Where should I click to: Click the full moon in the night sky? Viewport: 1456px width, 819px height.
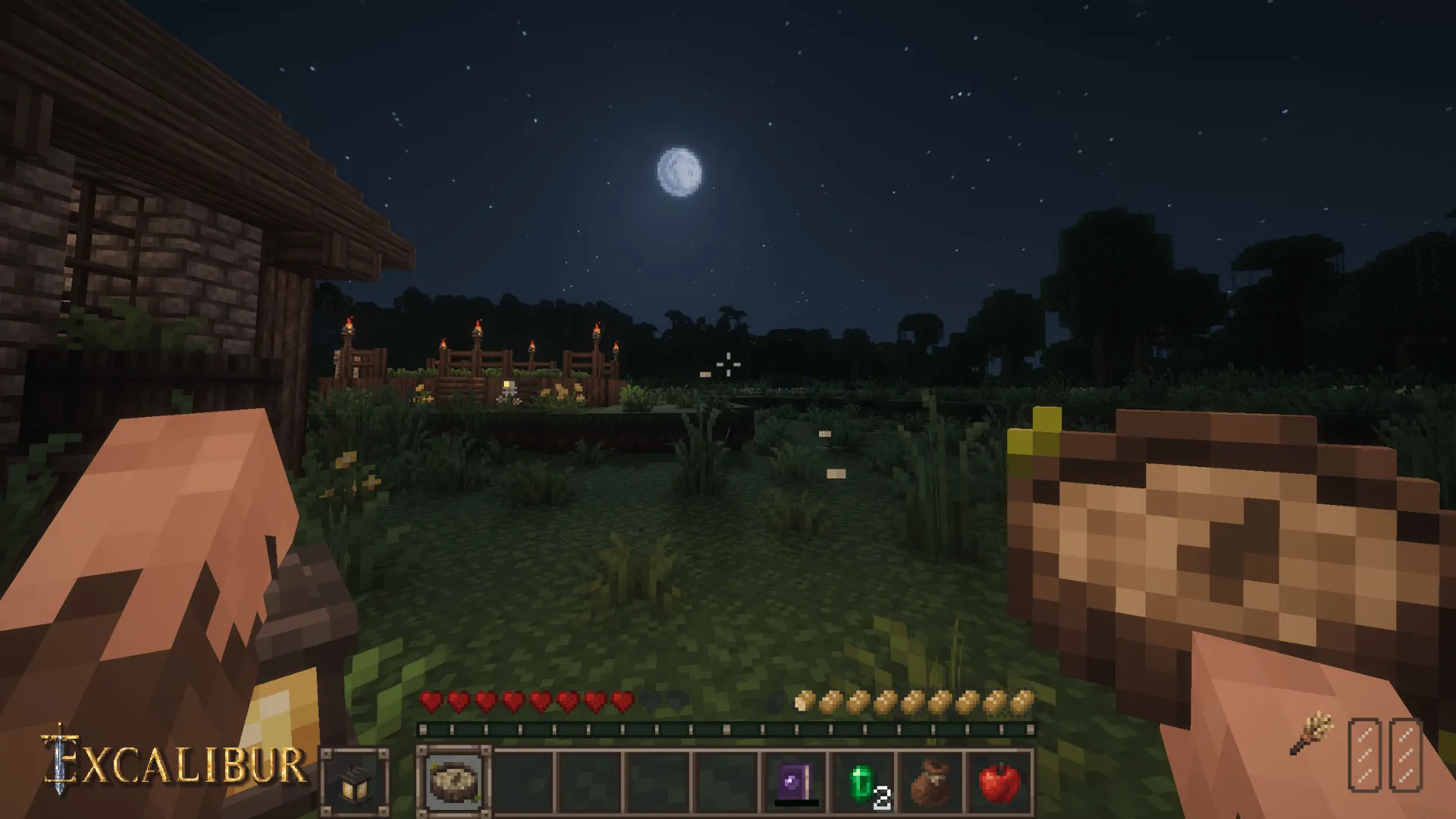pyautogui.click(x=680, y=172)
